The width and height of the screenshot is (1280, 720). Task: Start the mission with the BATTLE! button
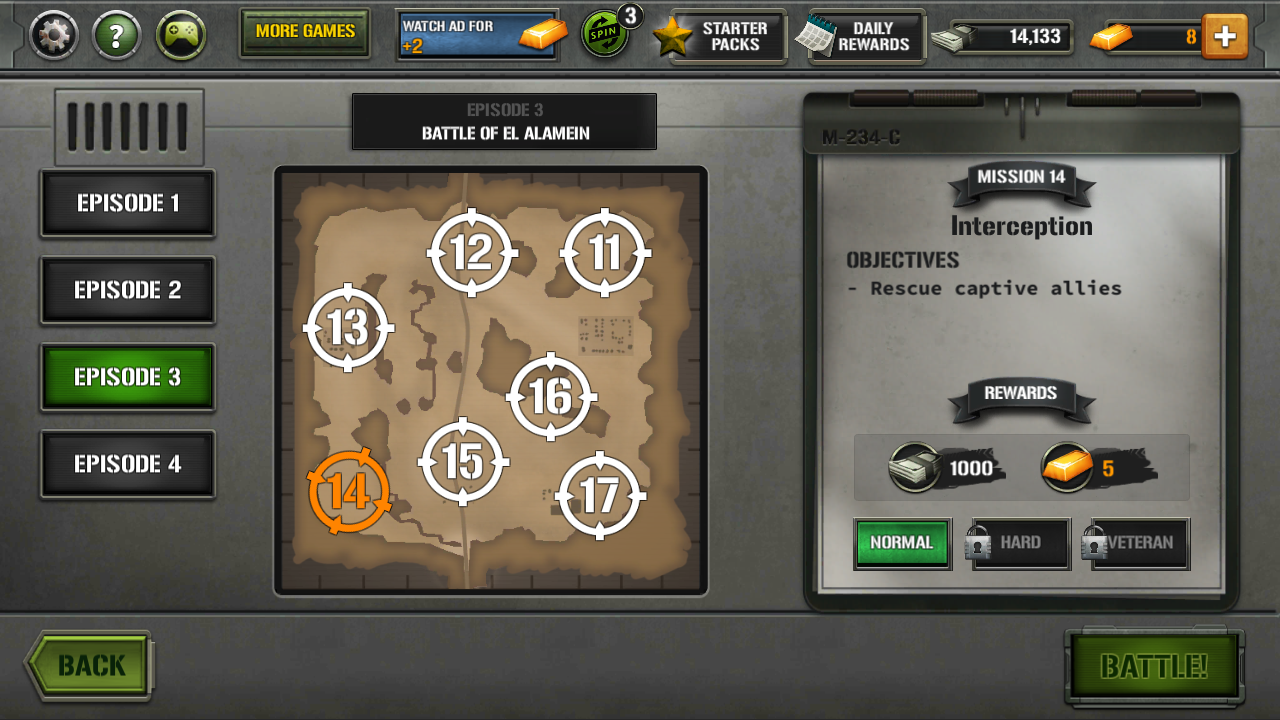[1155, 664]
